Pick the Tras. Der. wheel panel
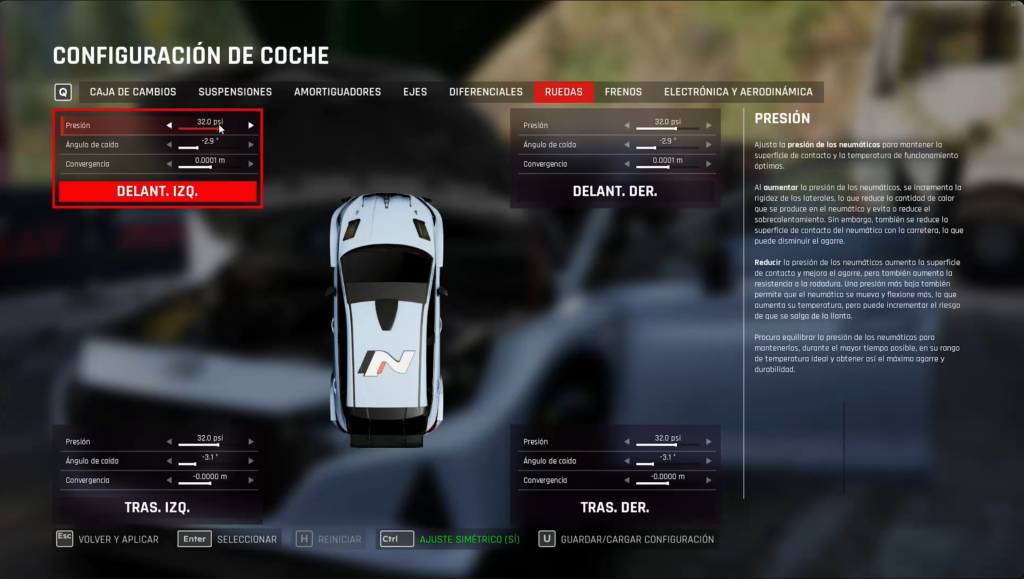This screenshot has height=579, width=1024. tap(614, 507)
